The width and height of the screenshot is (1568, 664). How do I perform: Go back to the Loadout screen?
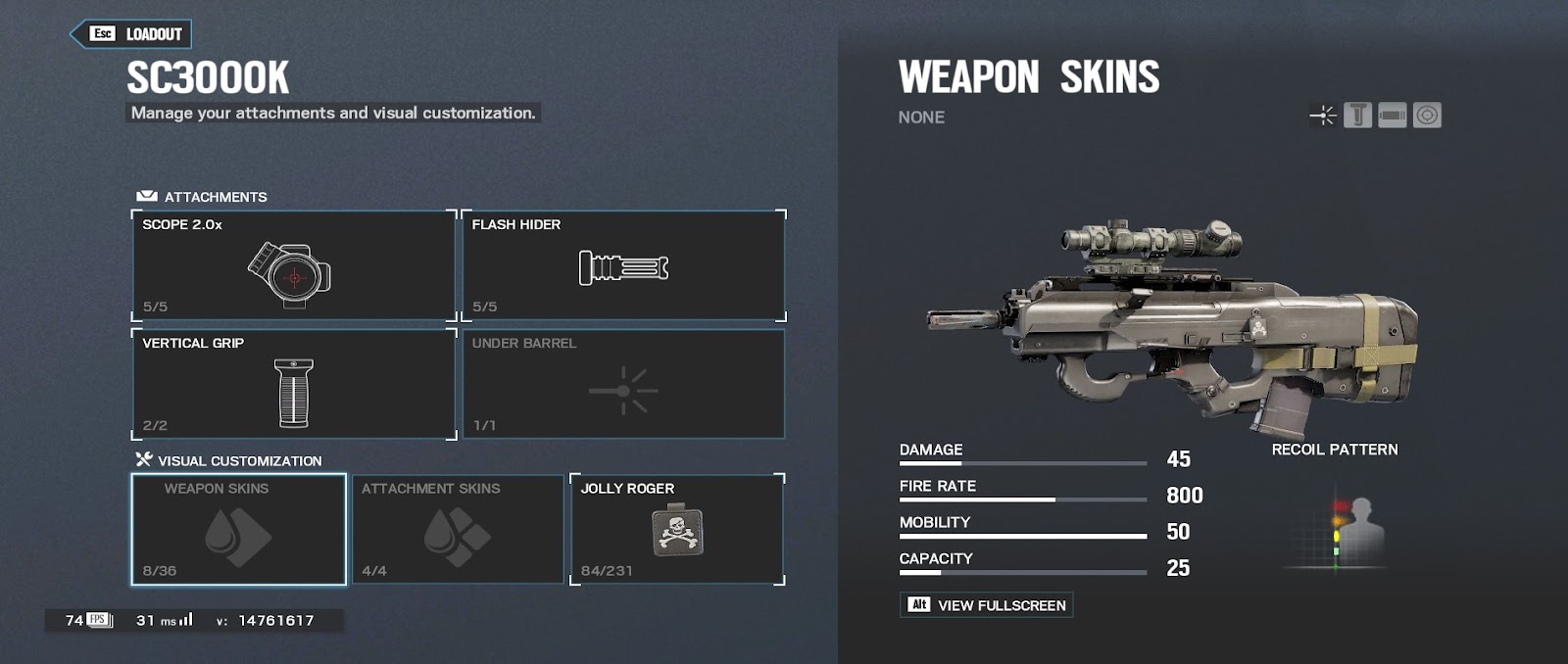131,34
